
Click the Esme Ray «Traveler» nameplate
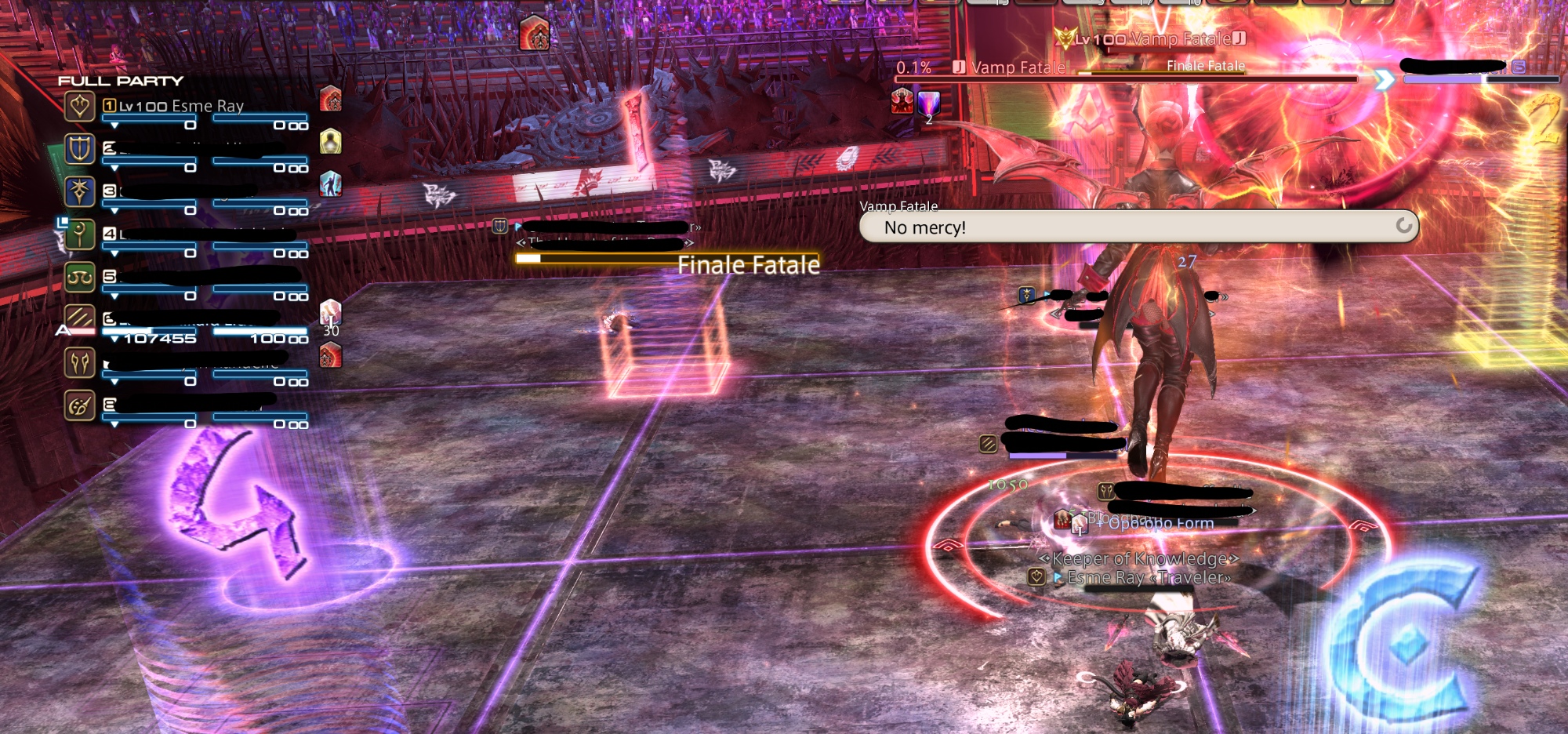(x=1149, y=578)
